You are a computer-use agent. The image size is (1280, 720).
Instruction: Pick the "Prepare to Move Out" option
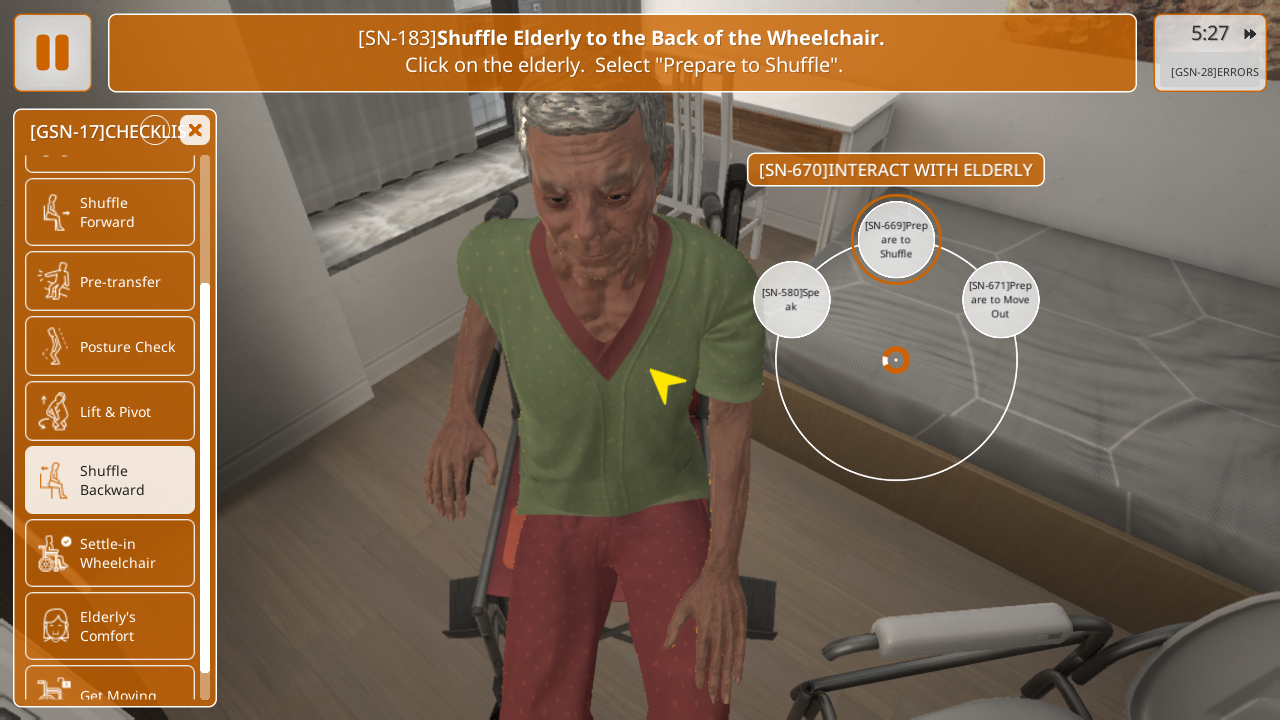pos(1000,300)
